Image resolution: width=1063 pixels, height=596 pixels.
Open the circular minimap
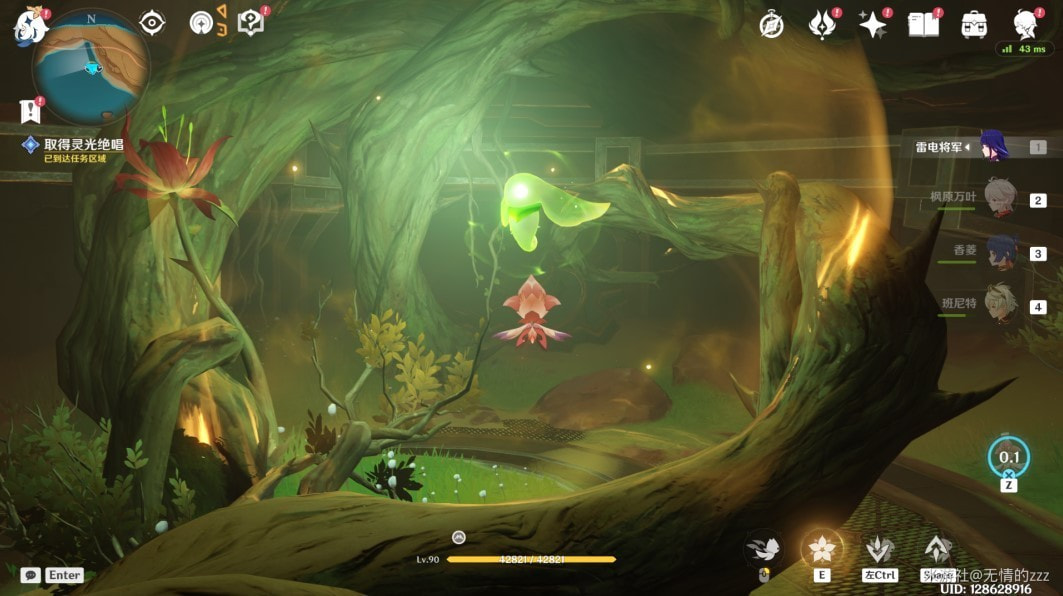pyautogui.click(x=91, y=67)
